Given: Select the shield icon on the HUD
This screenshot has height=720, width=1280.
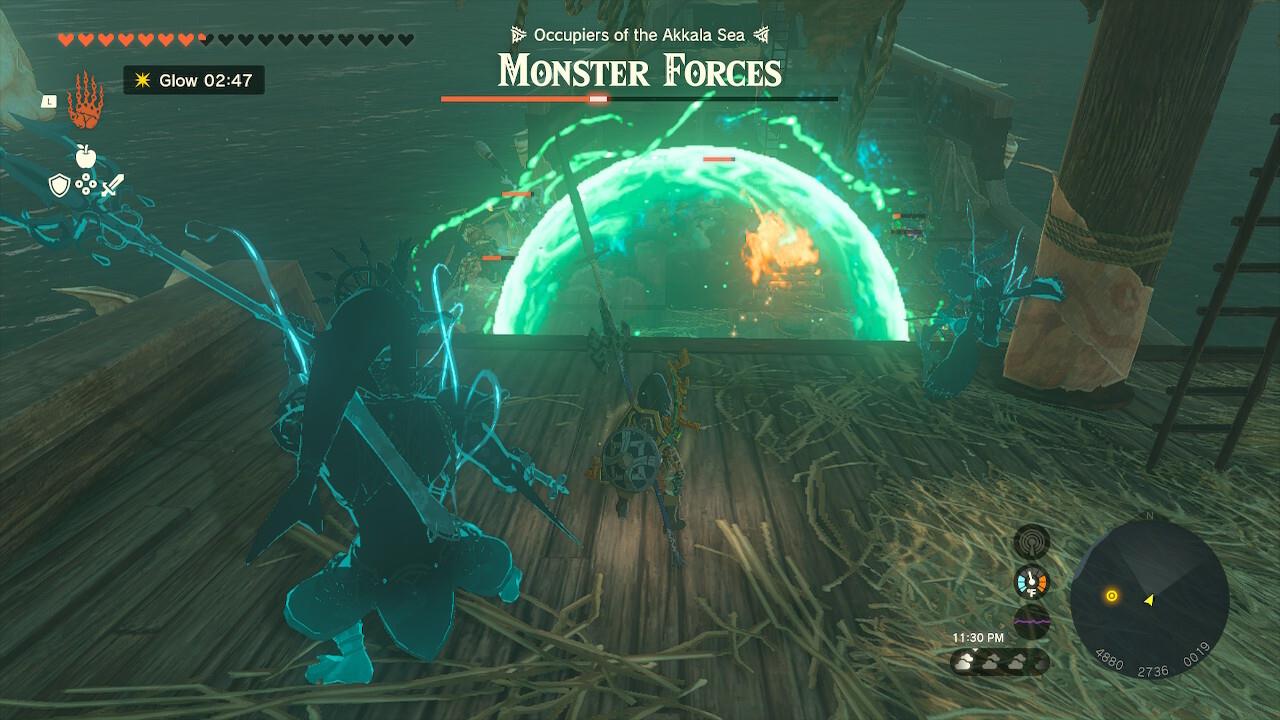Looking at the screenshot, I should point(60,185).
